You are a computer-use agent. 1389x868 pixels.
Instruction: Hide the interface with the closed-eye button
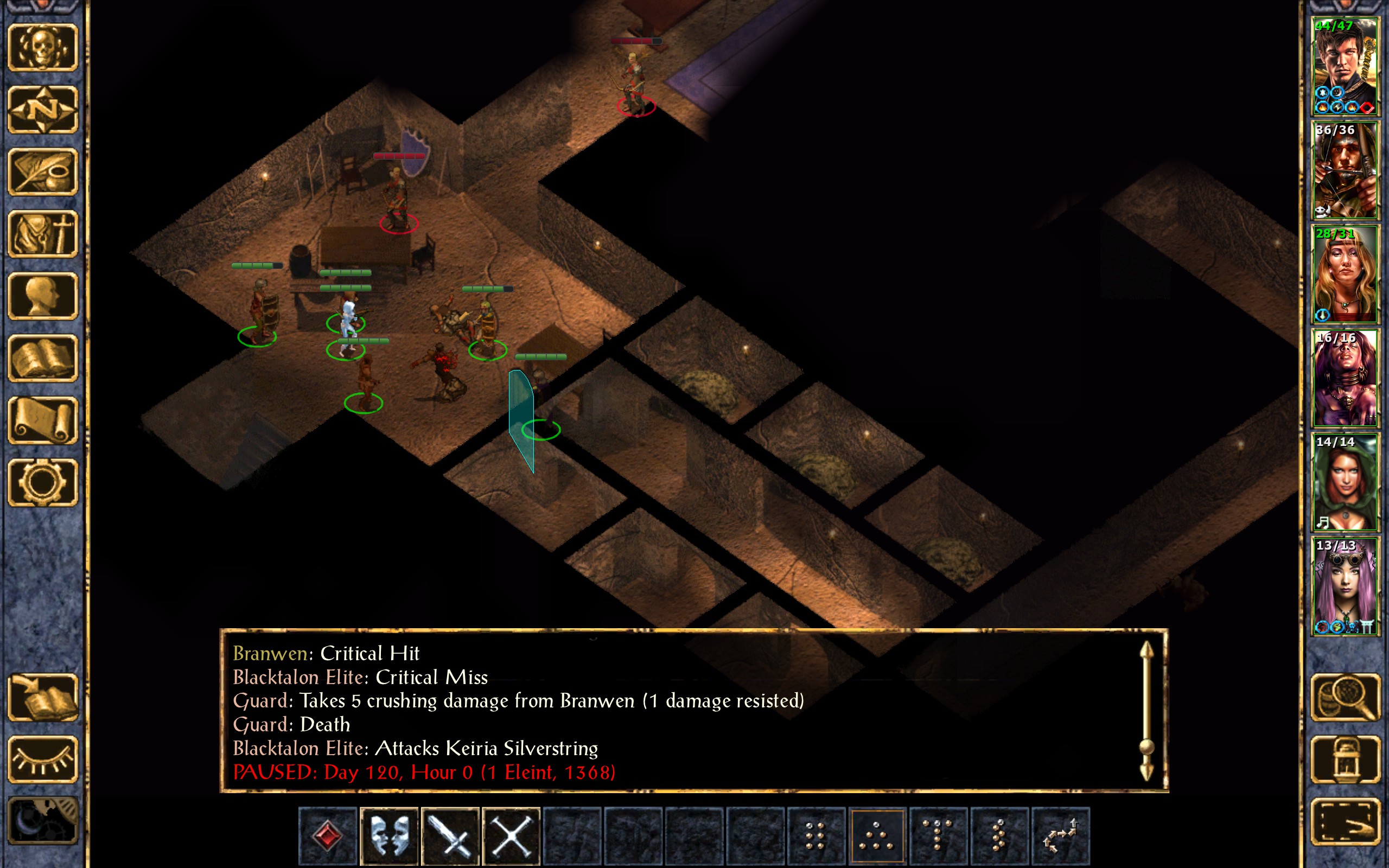(43, 759)
